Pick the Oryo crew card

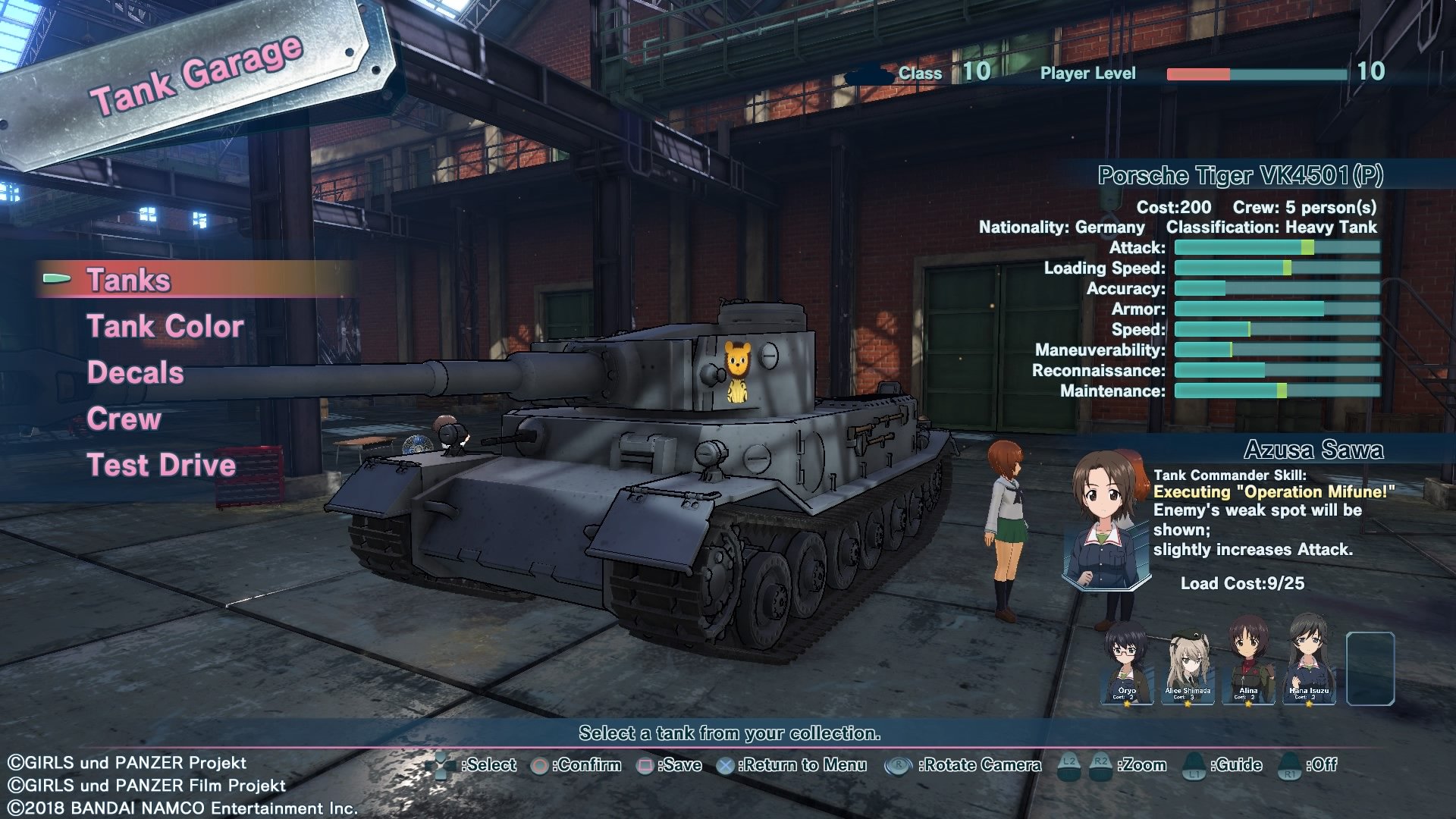point(1127,664)
